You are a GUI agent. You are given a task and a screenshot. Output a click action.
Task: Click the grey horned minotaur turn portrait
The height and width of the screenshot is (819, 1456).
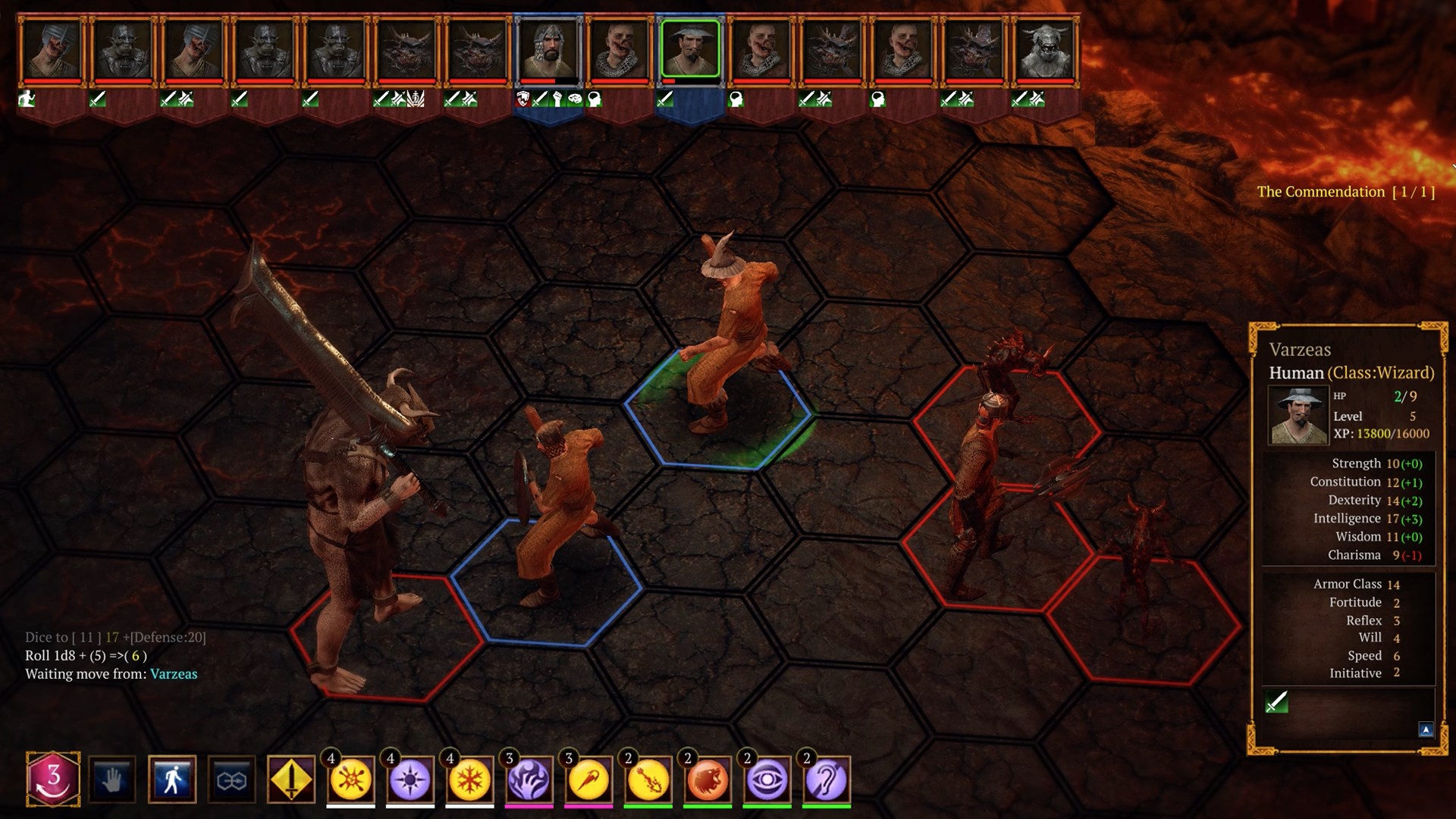(1046, 49)
